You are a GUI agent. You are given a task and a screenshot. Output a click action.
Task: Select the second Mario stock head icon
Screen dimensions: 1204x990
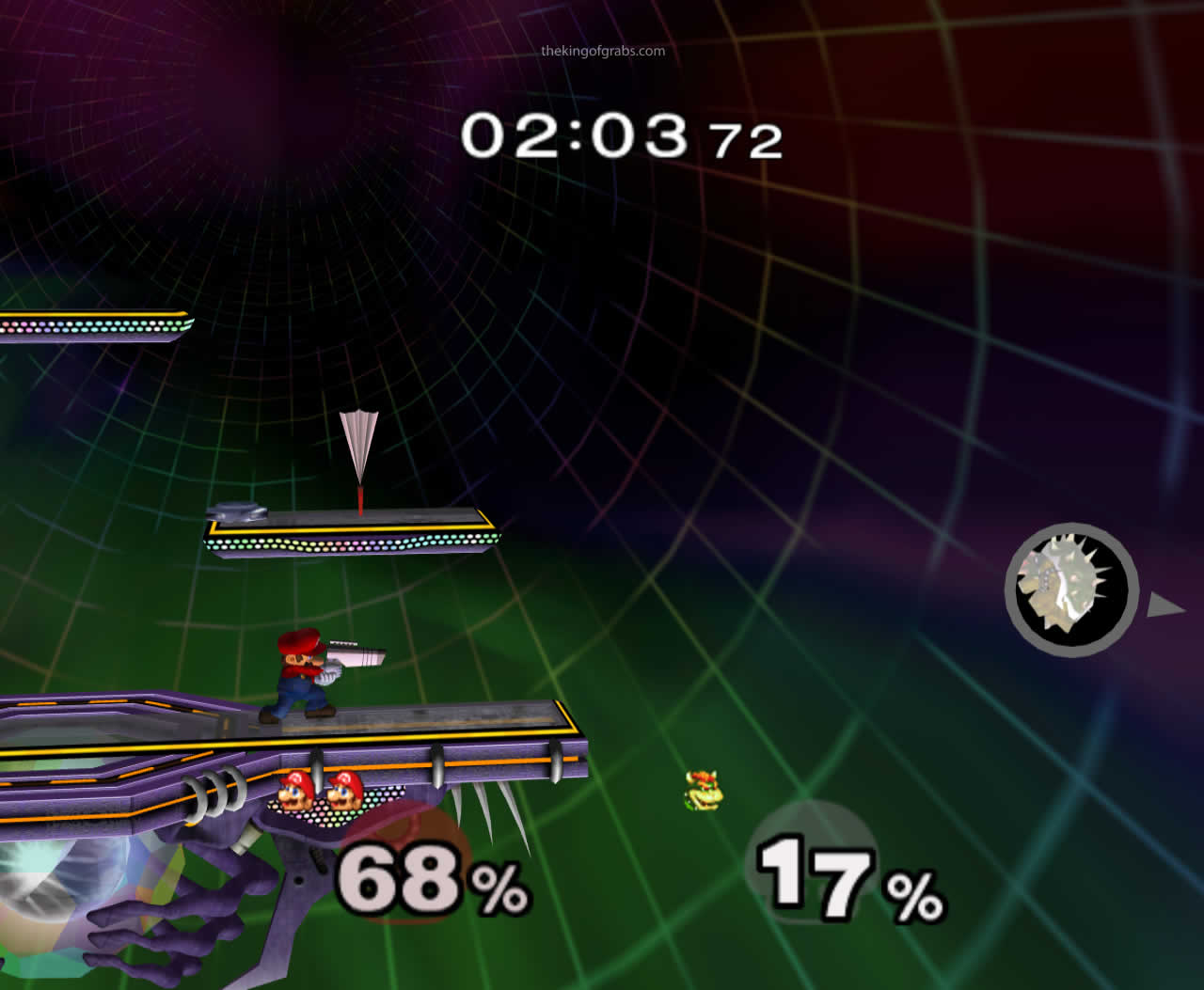[347, 793]
